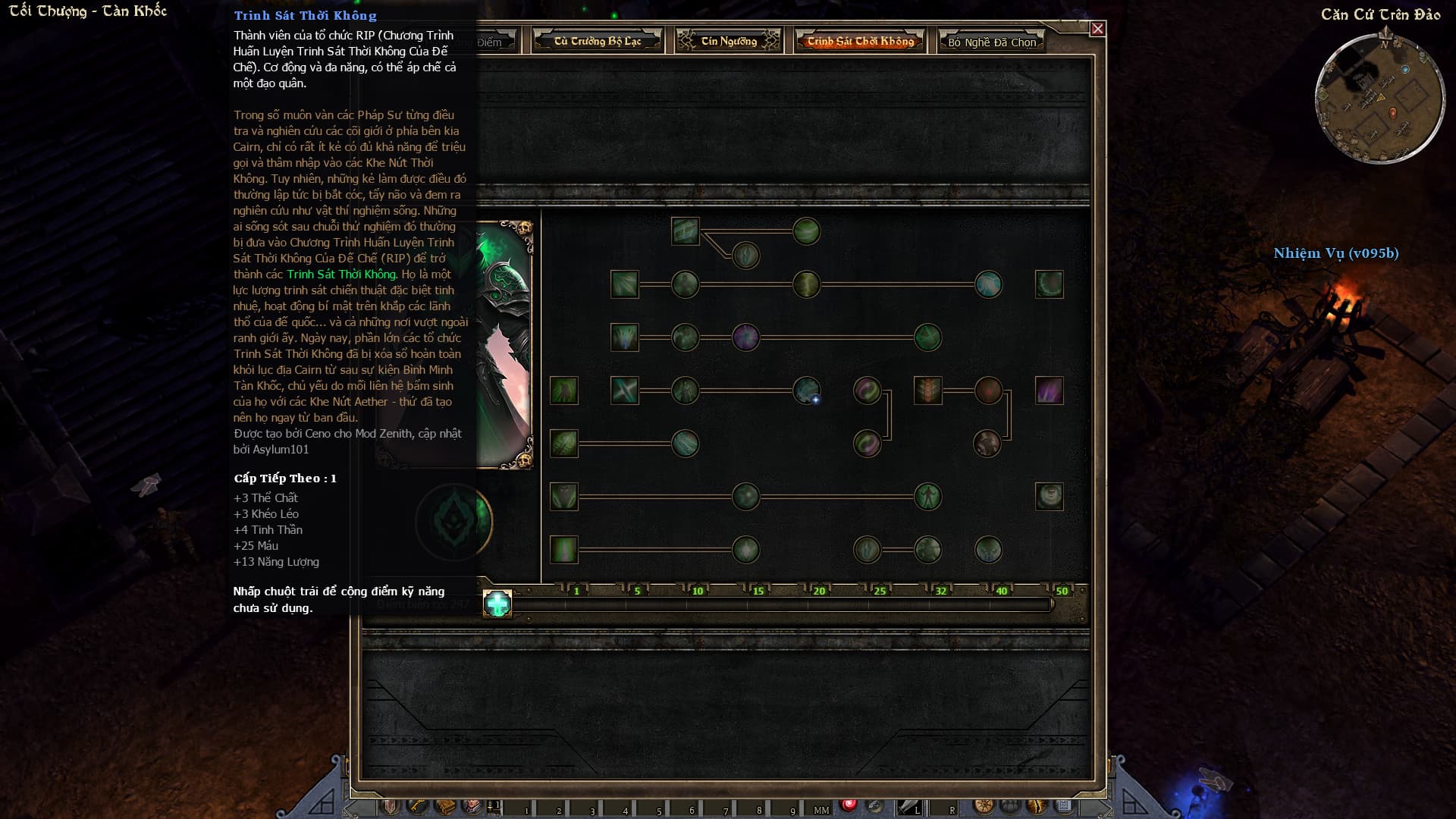
Task: Select the Trinh Sát Thời Không tab
Action: pos(860,41)
